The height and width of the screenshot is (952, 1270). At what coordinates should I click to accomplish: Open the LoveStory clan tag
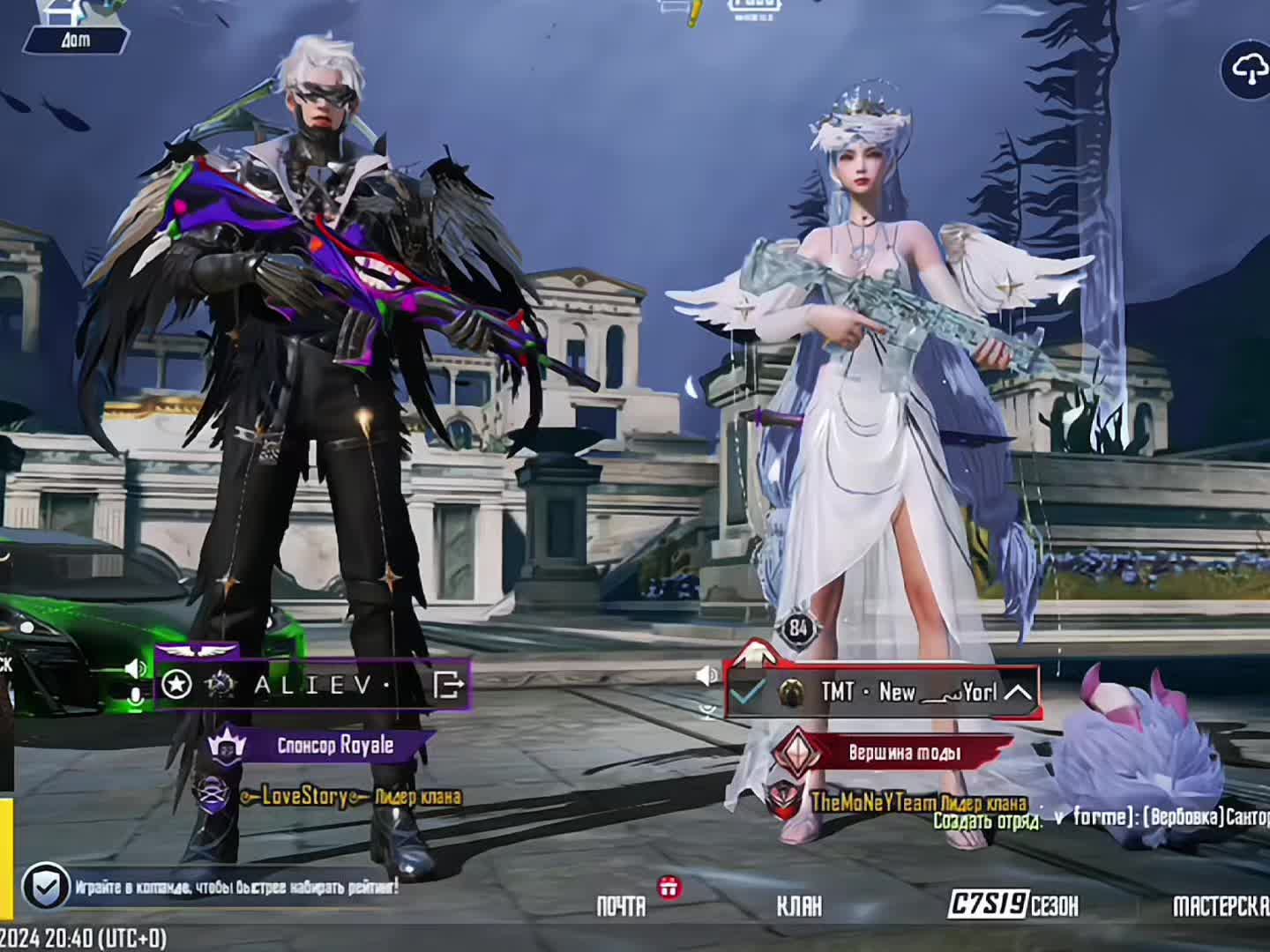click(304, 797)
